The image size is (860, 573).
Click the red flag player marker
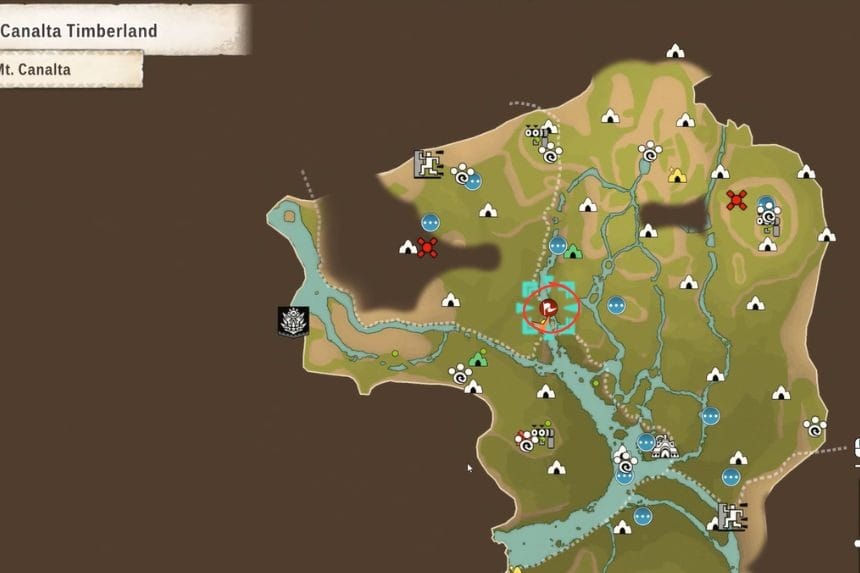[x=548, y=307]
